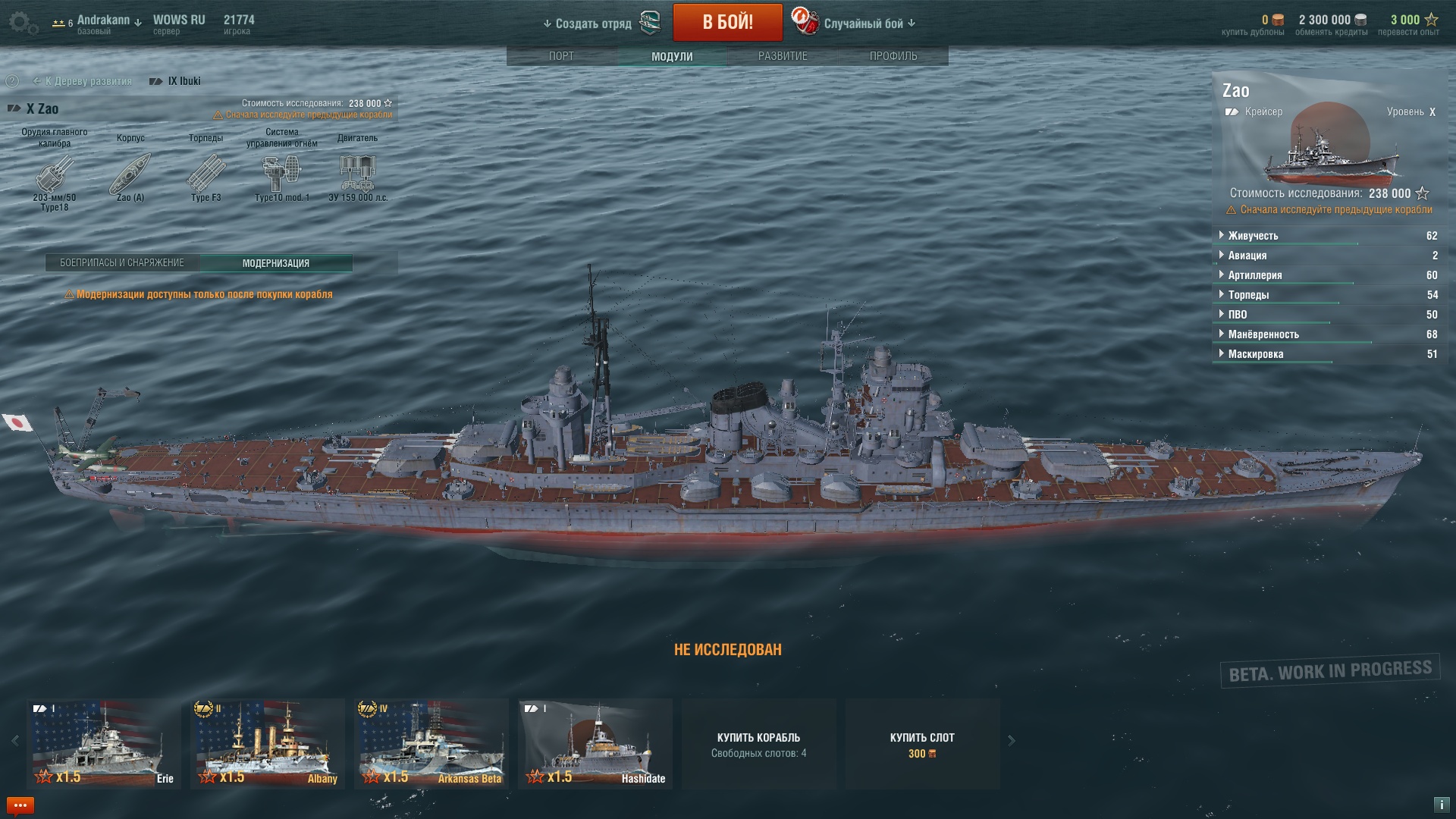Select the Zao (A) hull module
Viewport: 1456px width, 819px height.
pyautogui.click(x=130, y=174)
